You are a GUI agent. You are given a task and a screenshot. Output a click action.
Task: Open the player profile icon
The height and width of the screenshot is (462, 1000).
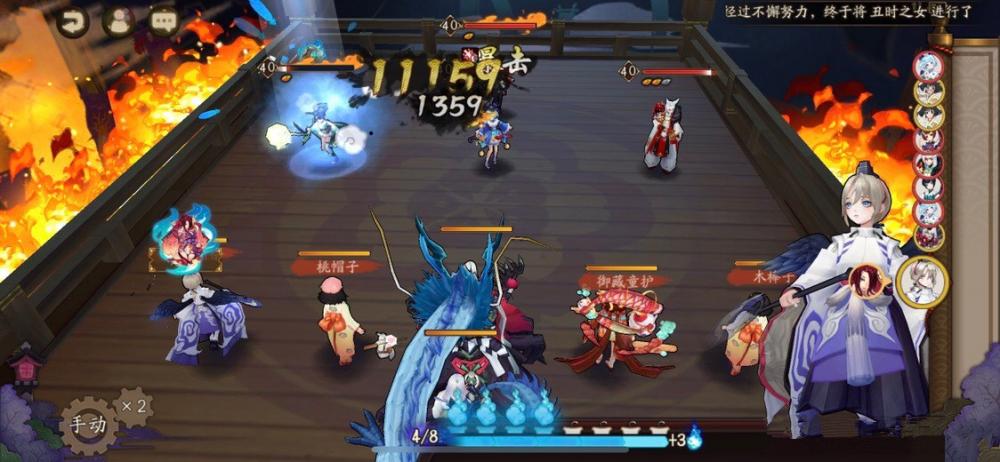tap(118, 21)
